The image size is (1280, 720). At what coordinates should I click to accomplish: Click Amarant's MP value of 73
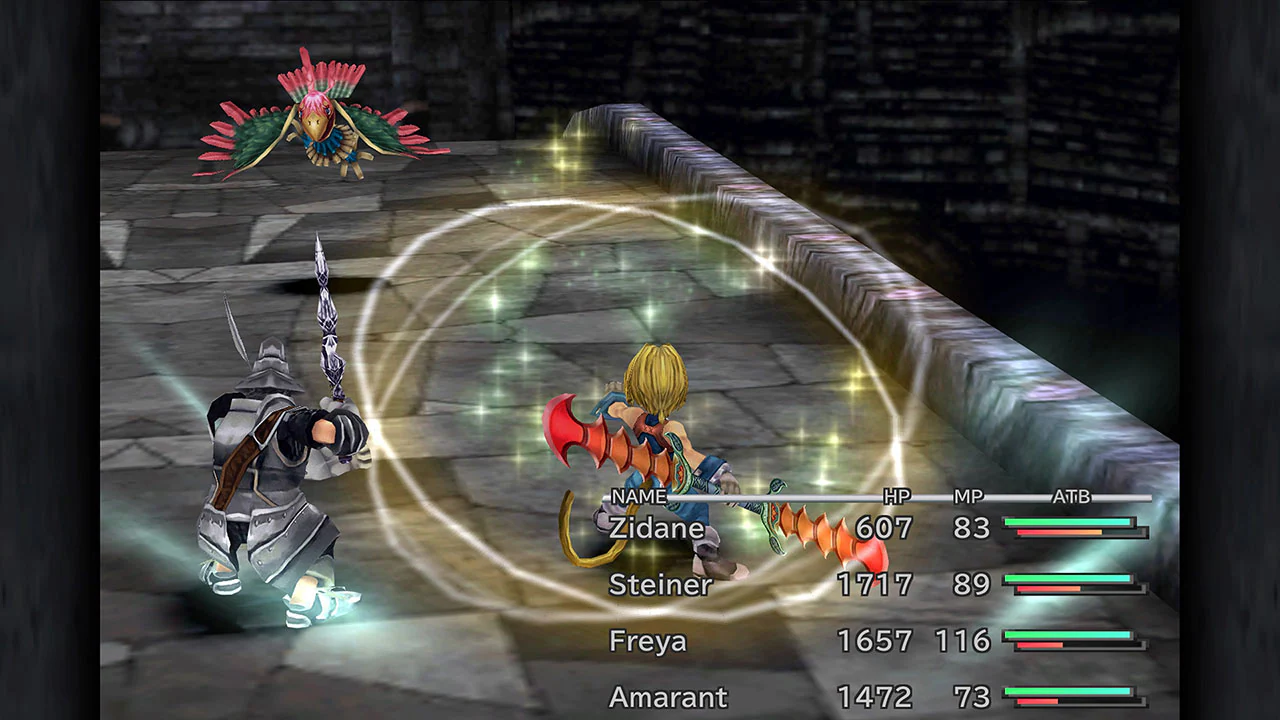pos(970,698)
